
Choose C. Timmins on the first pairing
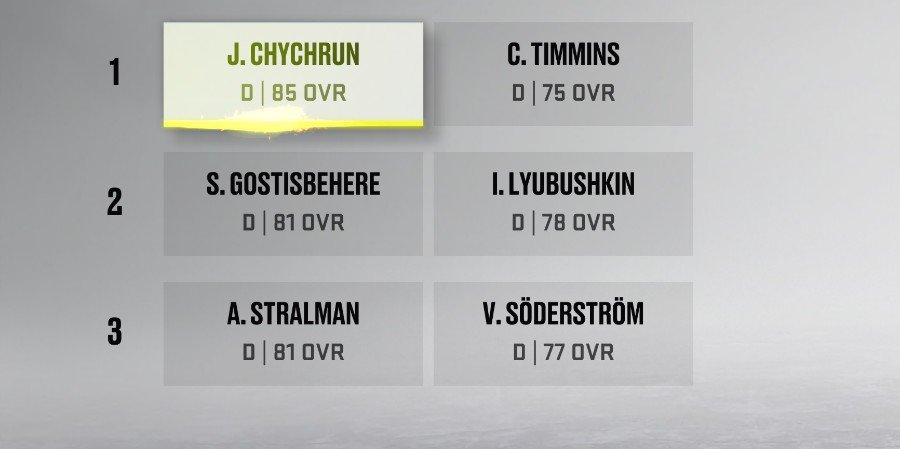[563, 74]
